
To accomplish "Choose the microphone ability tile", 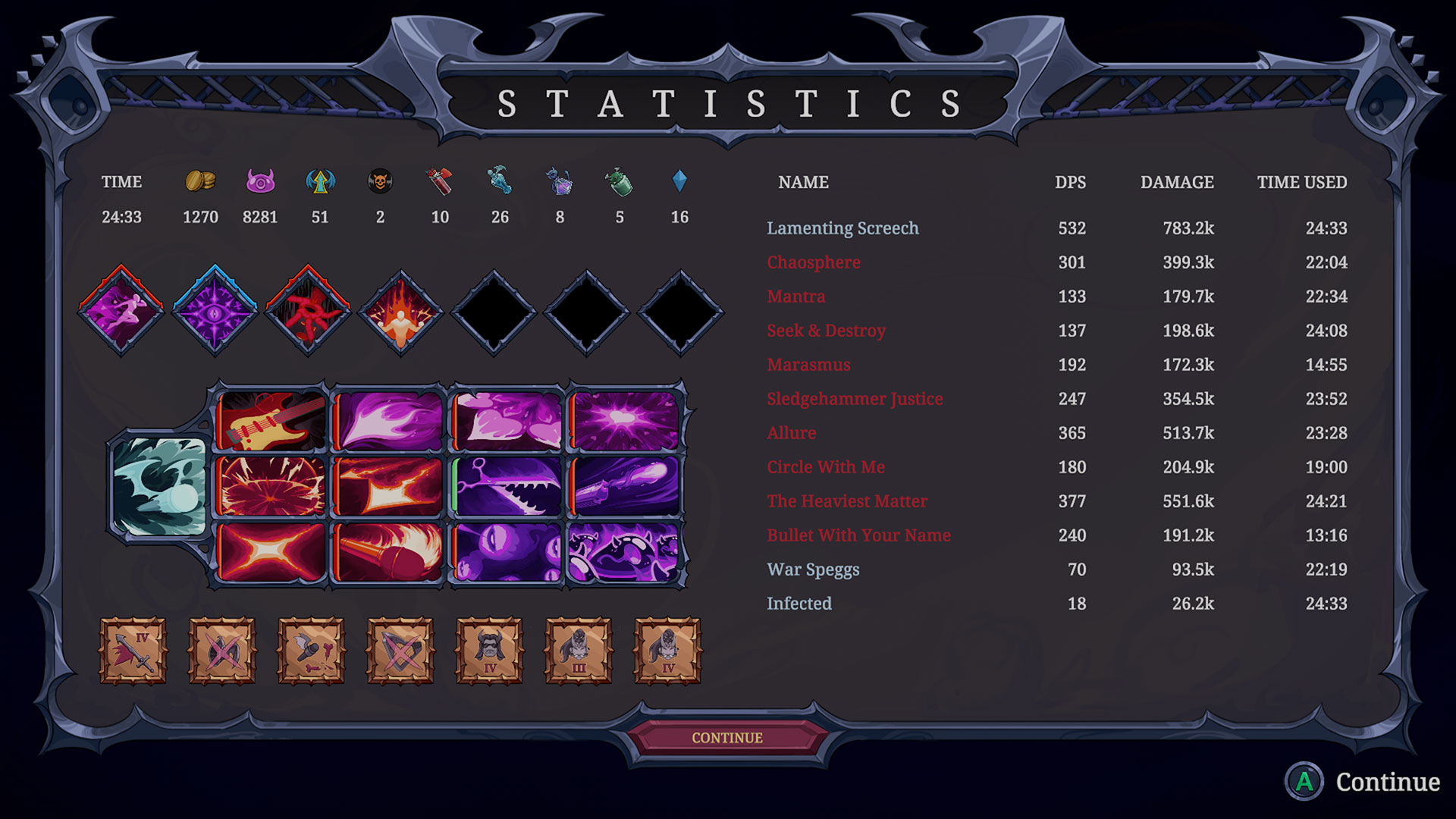I will (388, 552).
